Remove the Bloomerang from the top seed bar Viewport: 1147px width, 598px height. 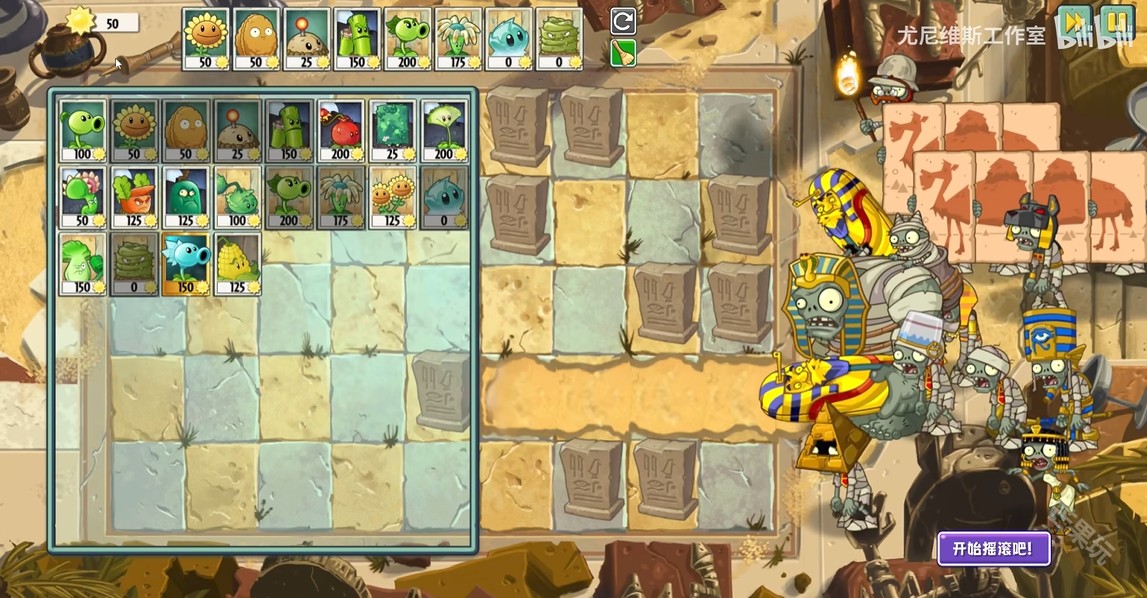click(x=458, y=39)
